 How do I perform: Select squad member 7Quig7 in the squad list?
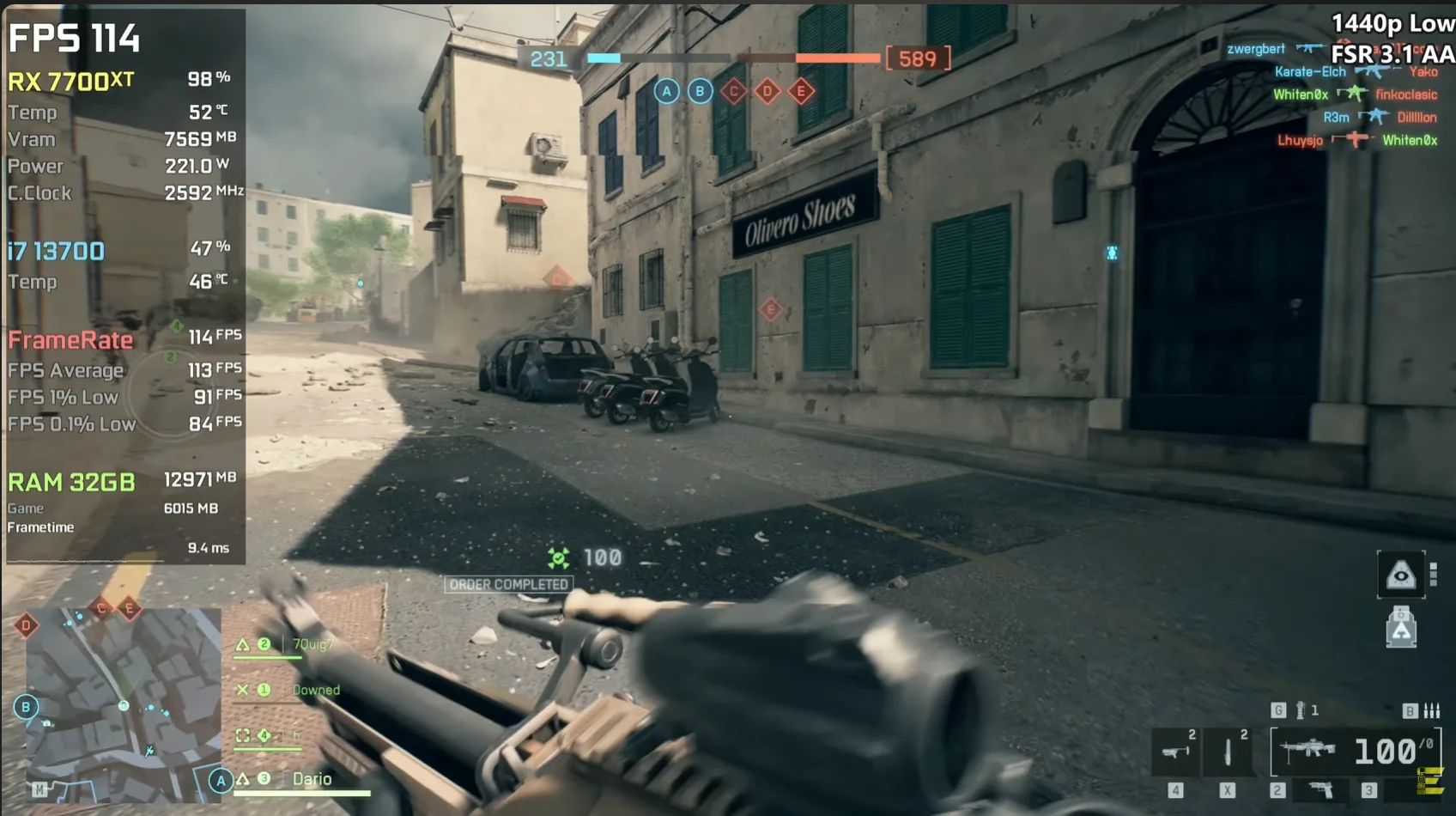[x=311, y=644]
